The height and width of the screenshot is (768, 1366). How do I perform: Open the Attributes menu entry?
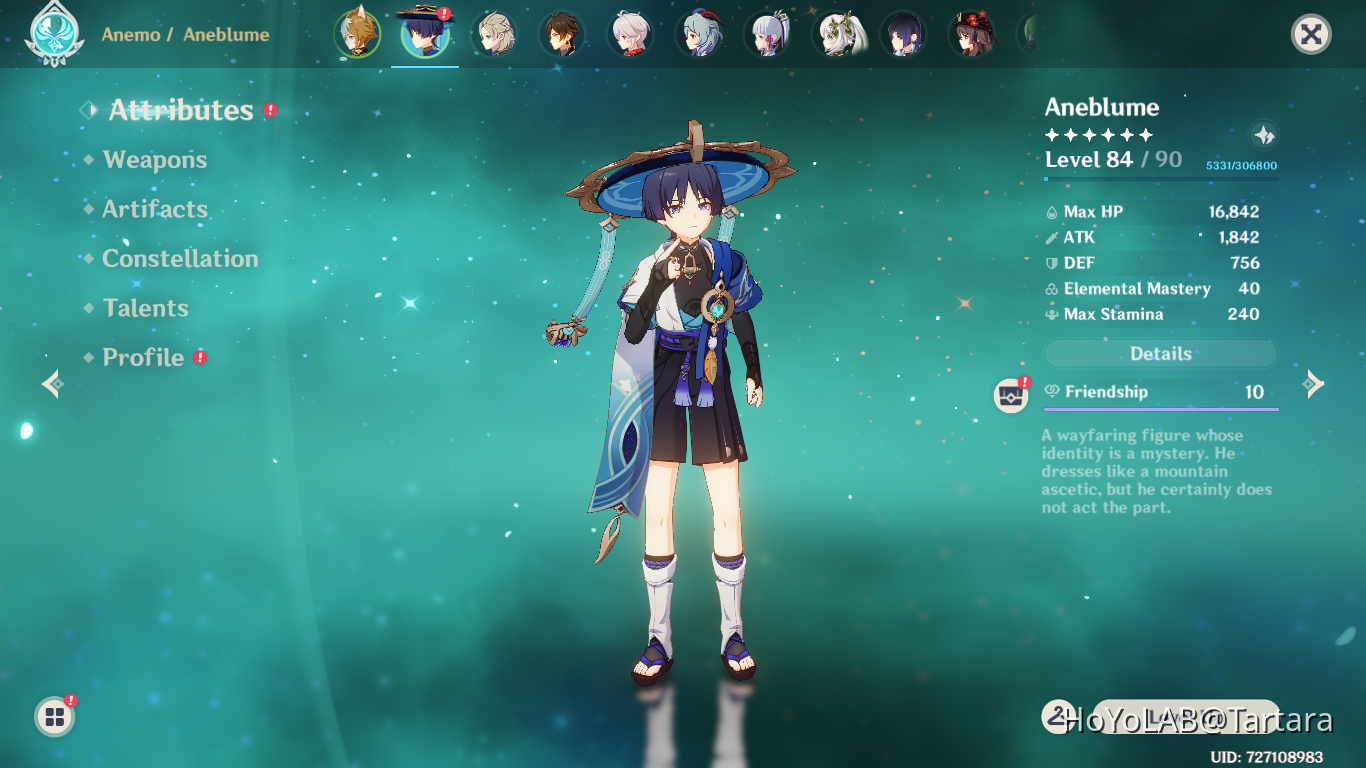click(x=180, y=110)
